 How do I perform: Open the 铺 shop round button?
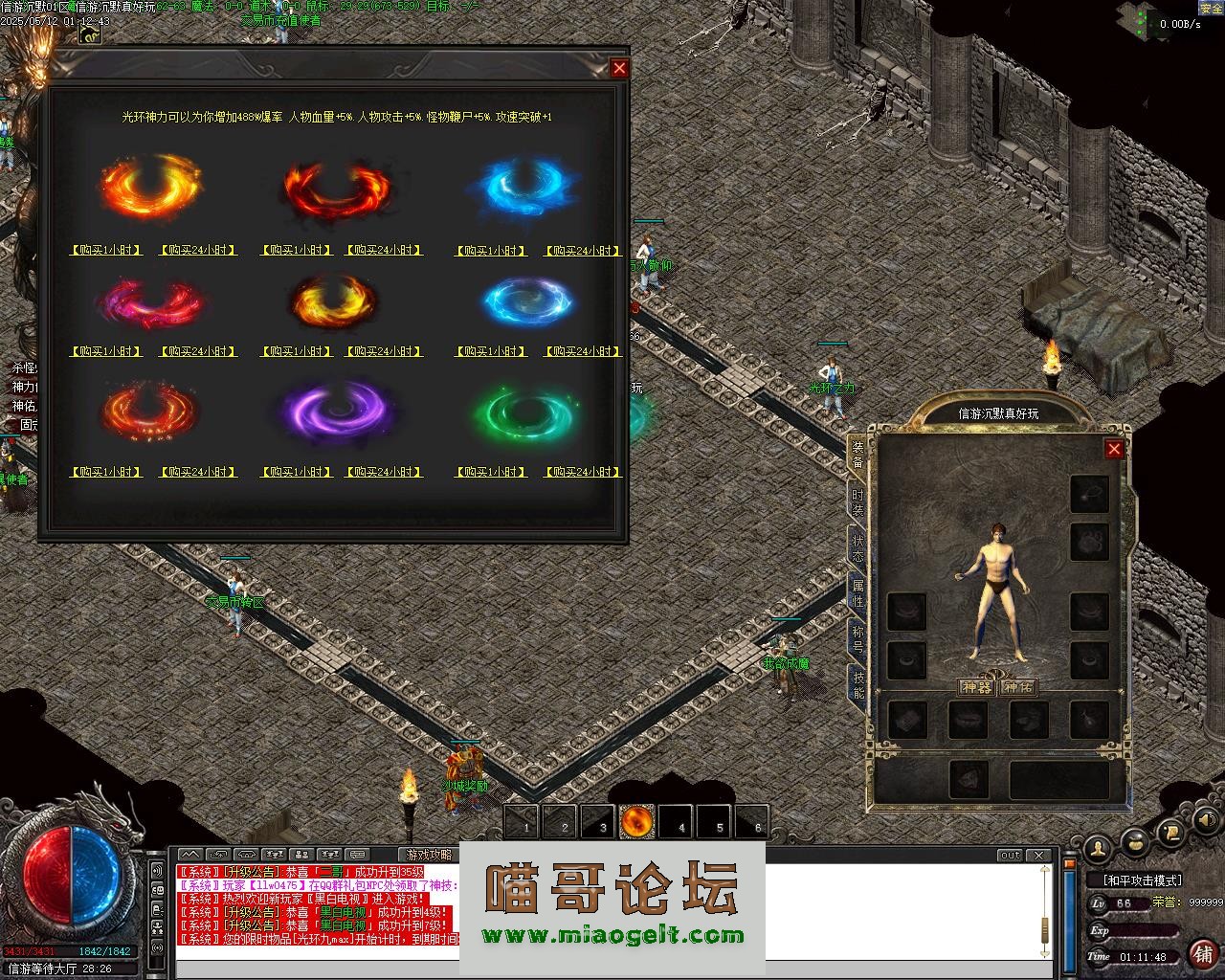1202,953
